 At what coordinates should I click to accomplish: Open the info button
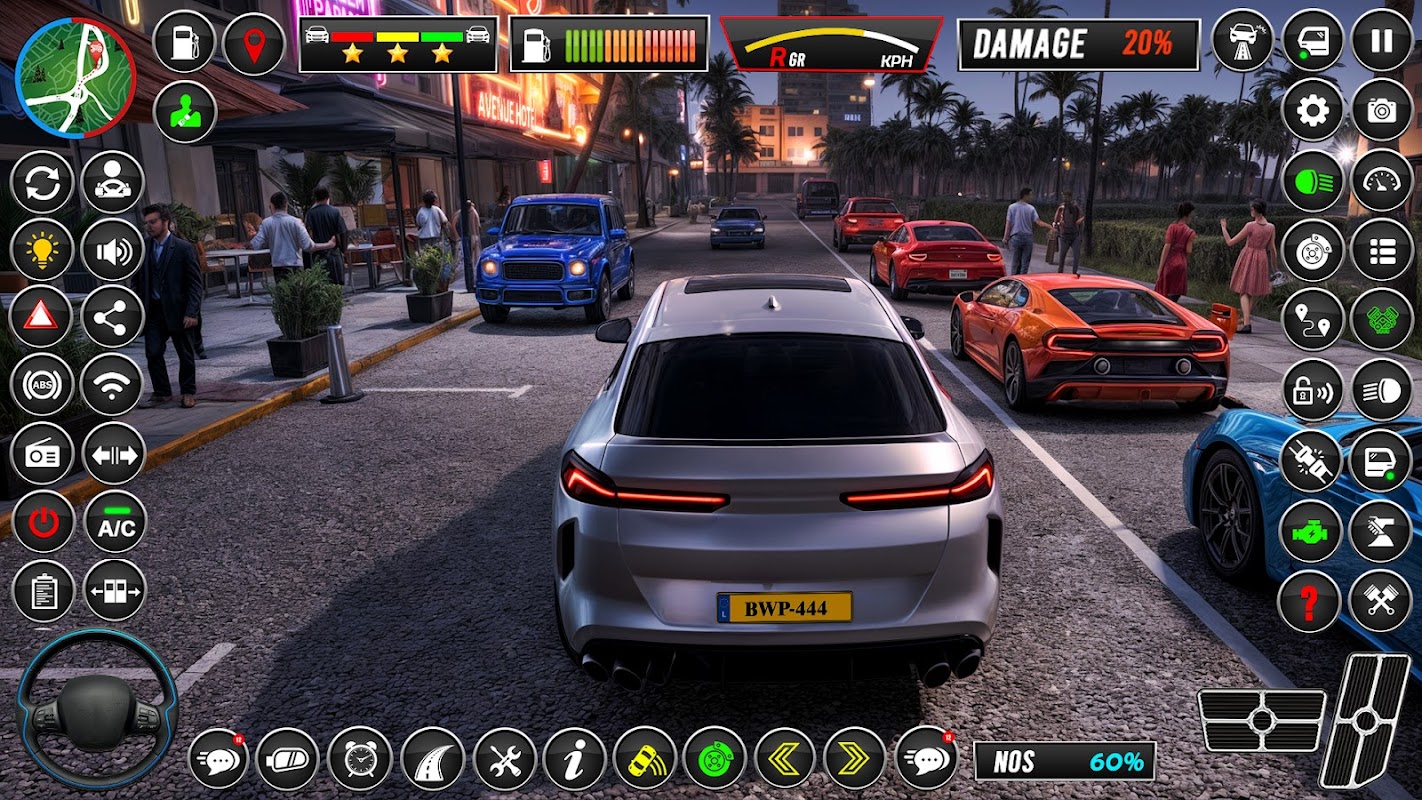(x=574, y=759)
